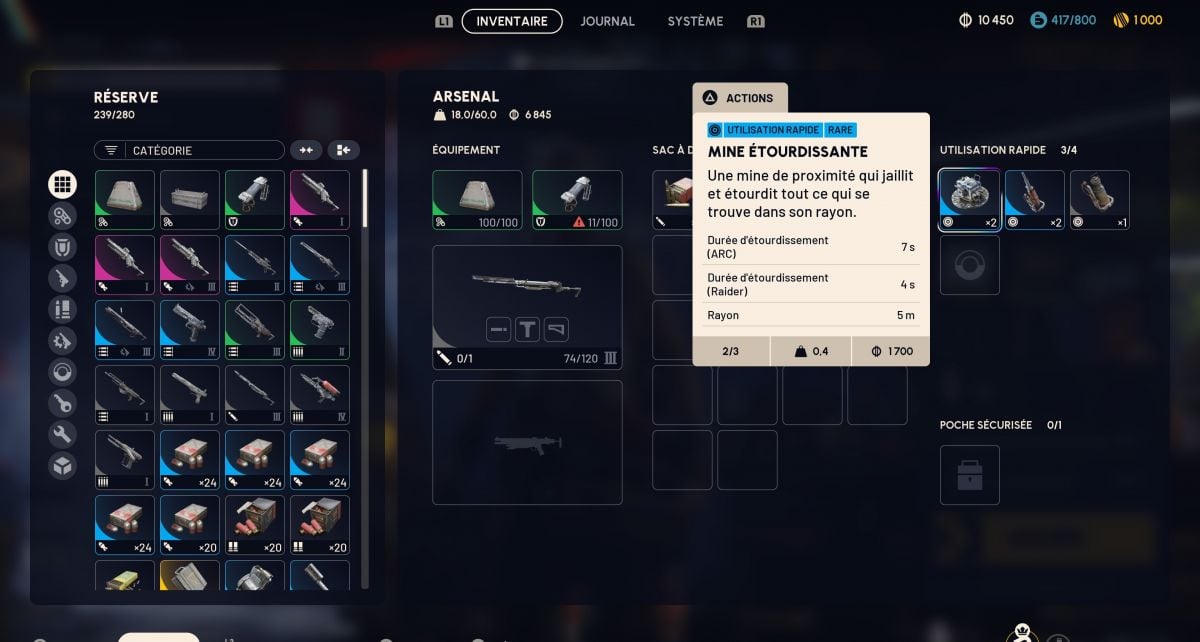1200x642 pixels.
Task: Select the equipped augment showing 100/100
Action: [x=477, y=200]
